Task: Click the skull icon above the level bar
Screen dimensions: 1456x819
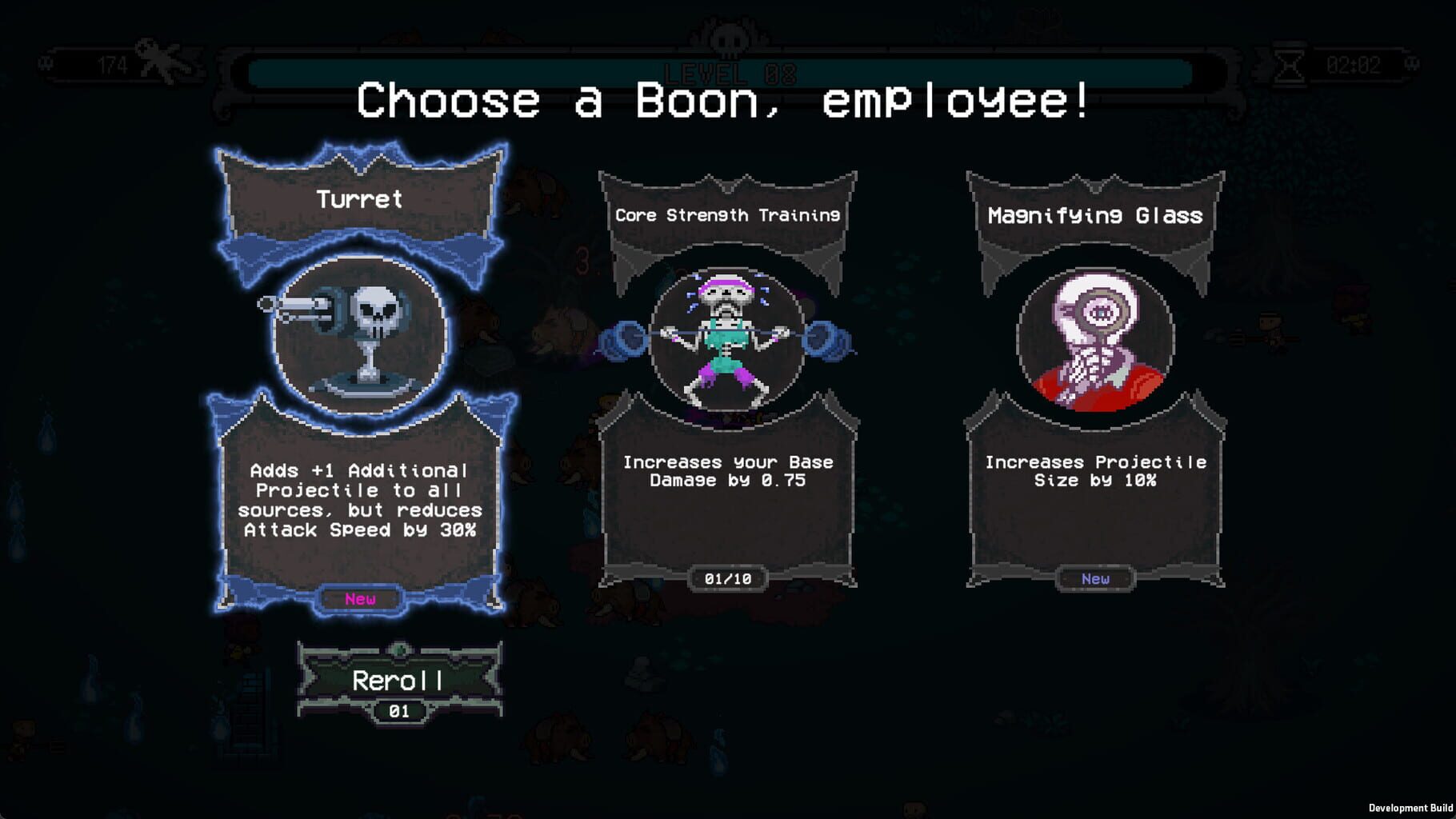Action: (x=726, y=38)
